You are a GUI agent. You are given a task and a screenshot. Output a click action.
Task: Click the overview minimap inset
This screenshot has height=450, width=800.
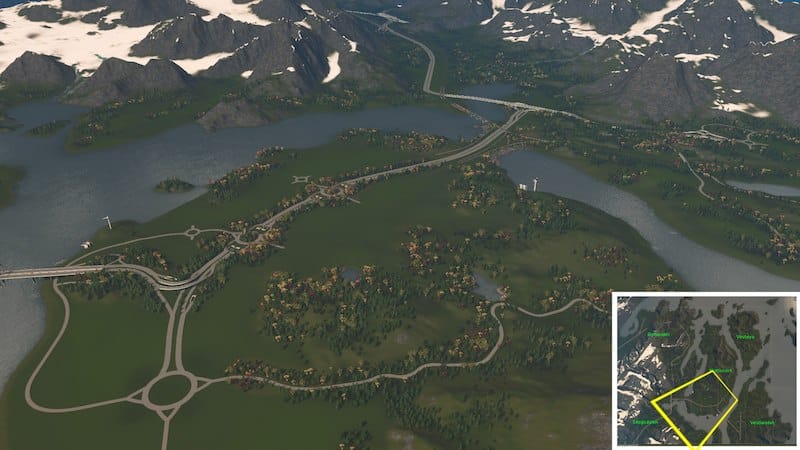point(704,370)
